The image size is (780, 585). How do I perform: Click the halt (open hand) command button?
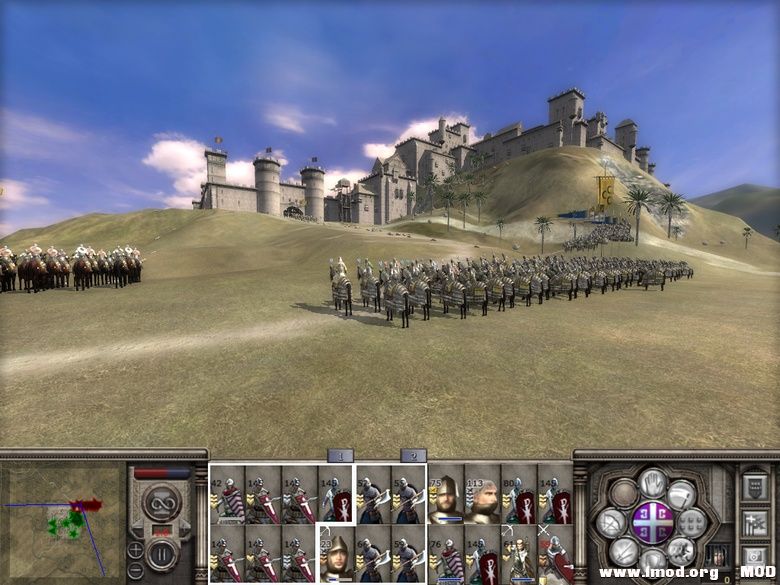pyautogui.click(x=652, y=483)
